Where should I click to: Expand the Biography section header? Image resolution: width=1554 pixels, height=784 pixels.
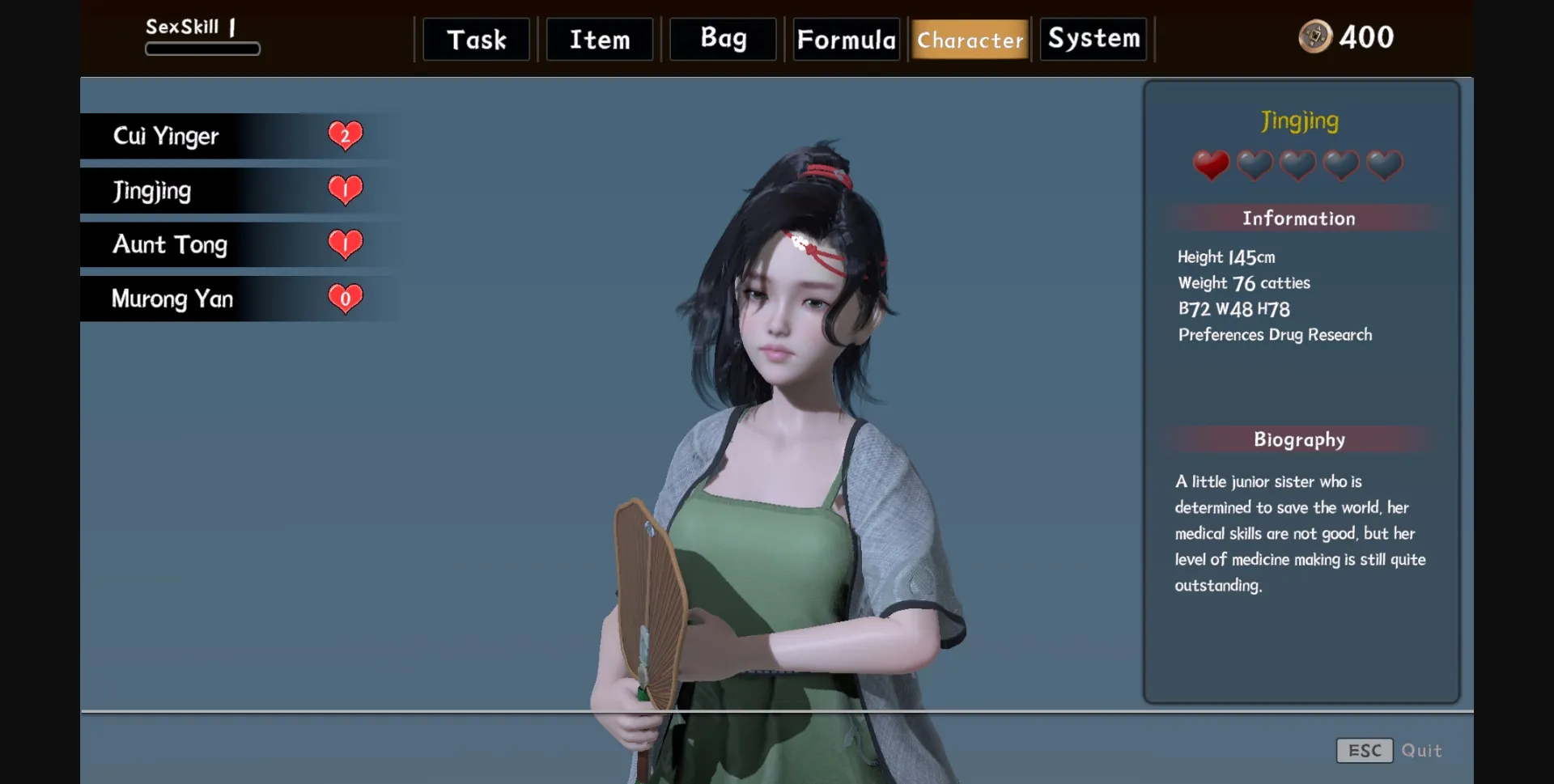(1298, 439)
